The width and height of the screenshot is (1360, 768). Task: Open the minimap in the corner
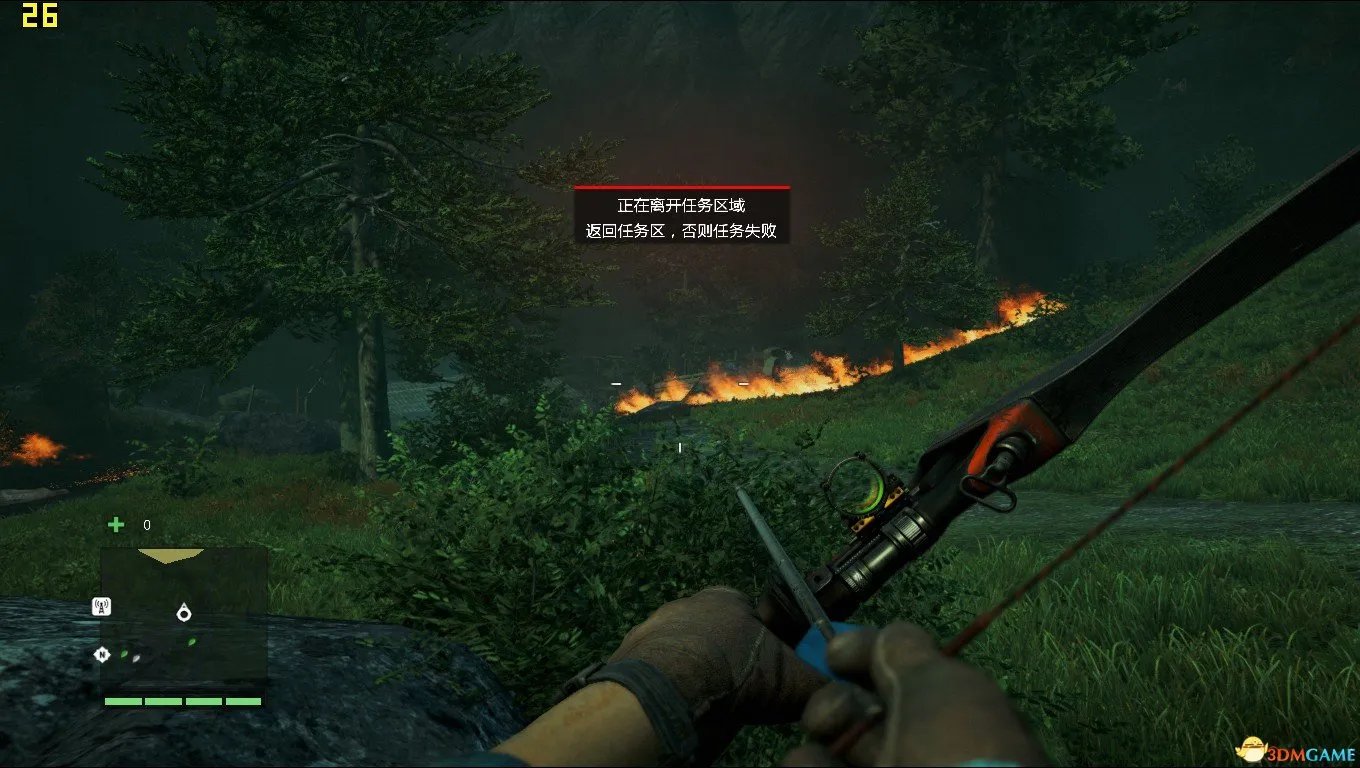click(x=184, y=620)
